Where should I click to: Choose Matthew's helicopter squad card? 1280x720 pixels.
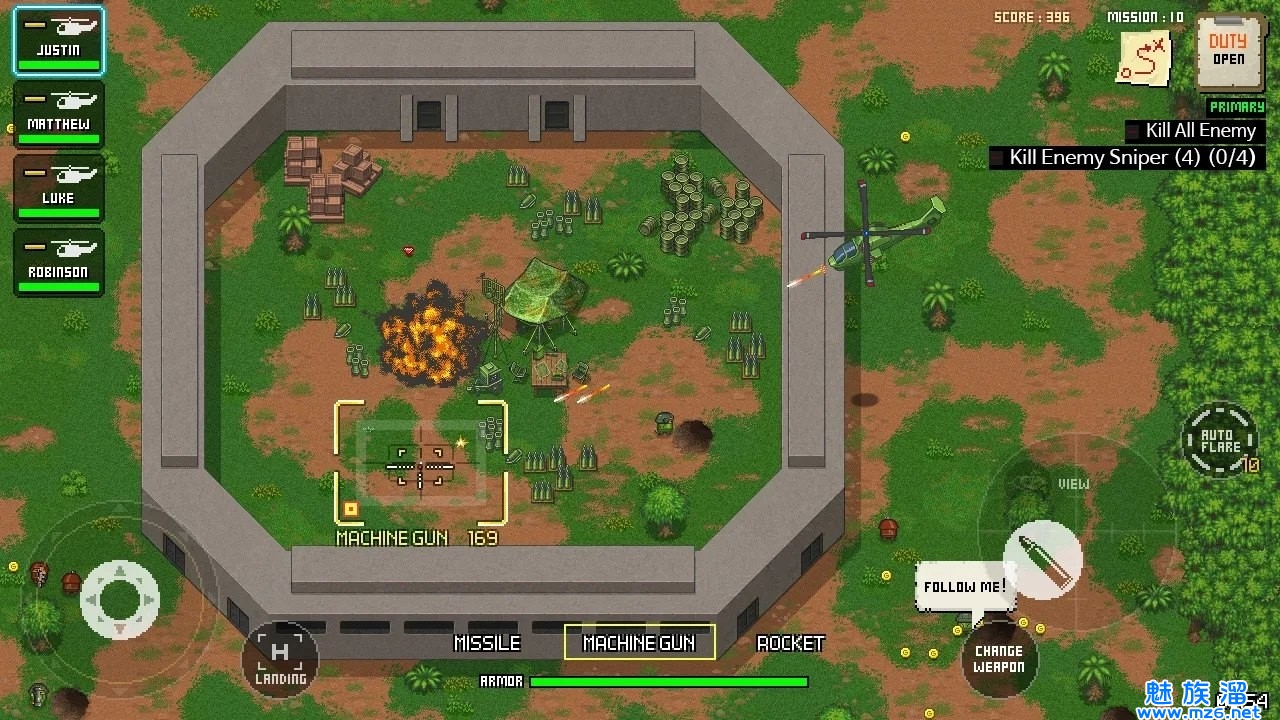pos(58,115)
